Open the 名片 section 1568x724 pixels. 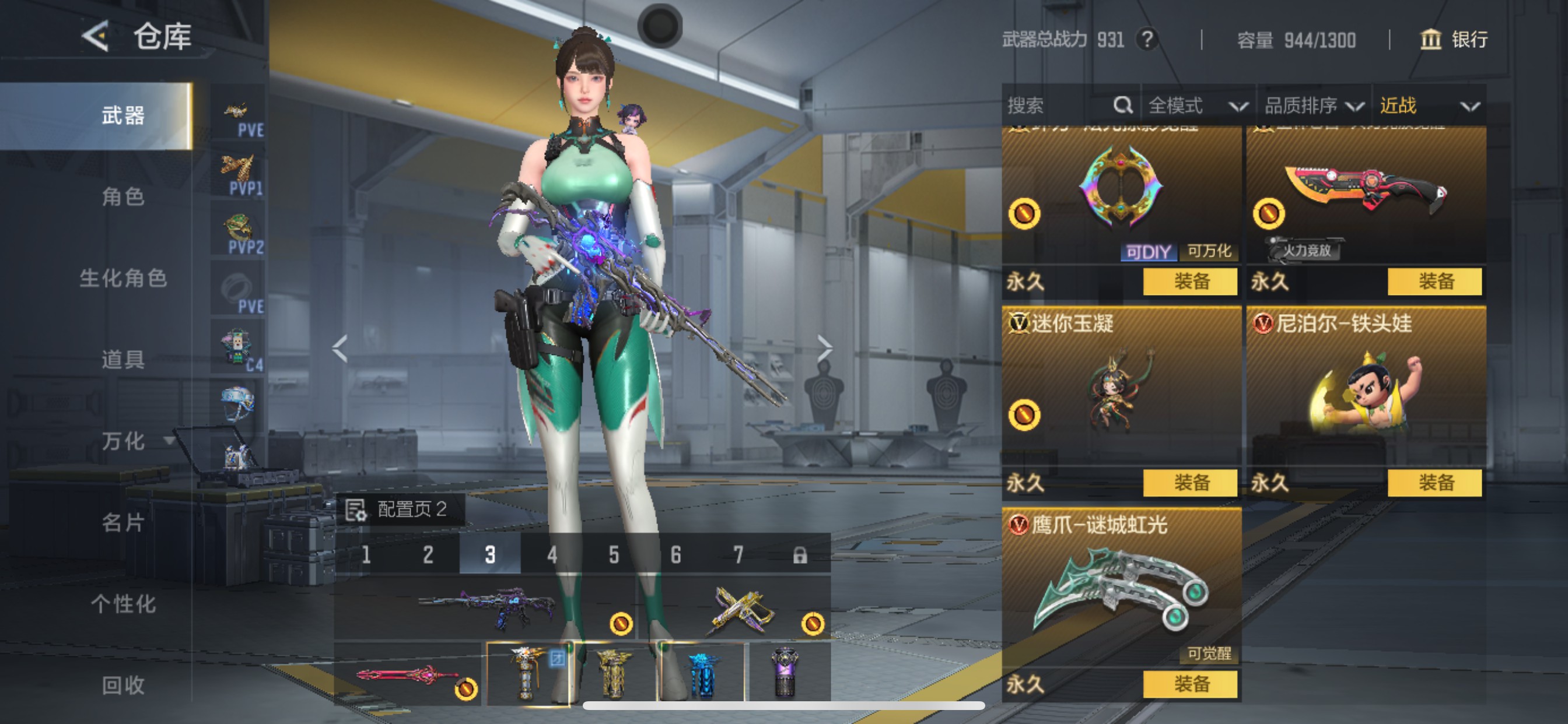click(x=123, y=523)
